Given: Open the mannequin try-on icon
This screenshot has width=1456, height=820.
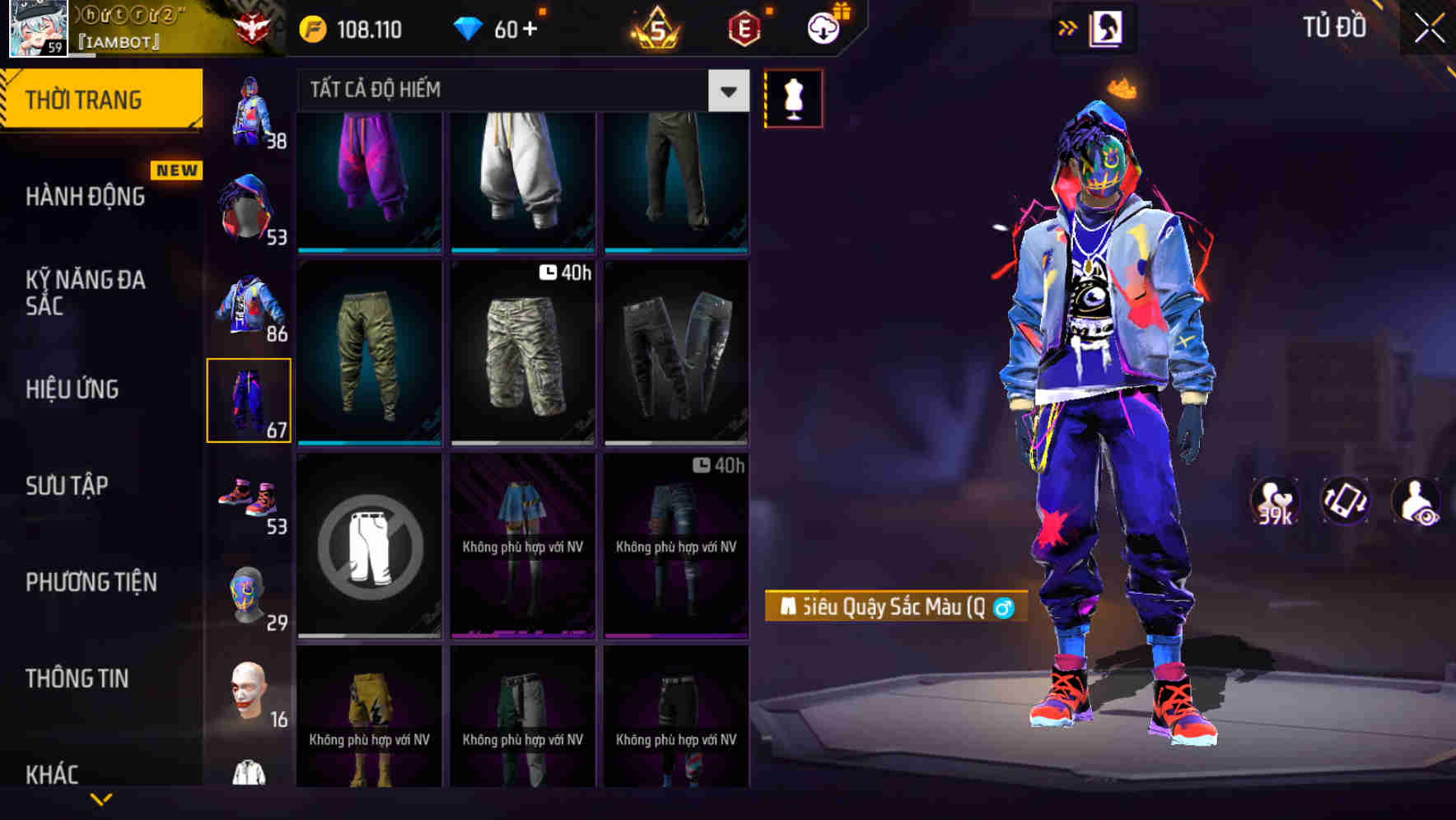Looking at the screenshot, I should [x=793, y=98].
